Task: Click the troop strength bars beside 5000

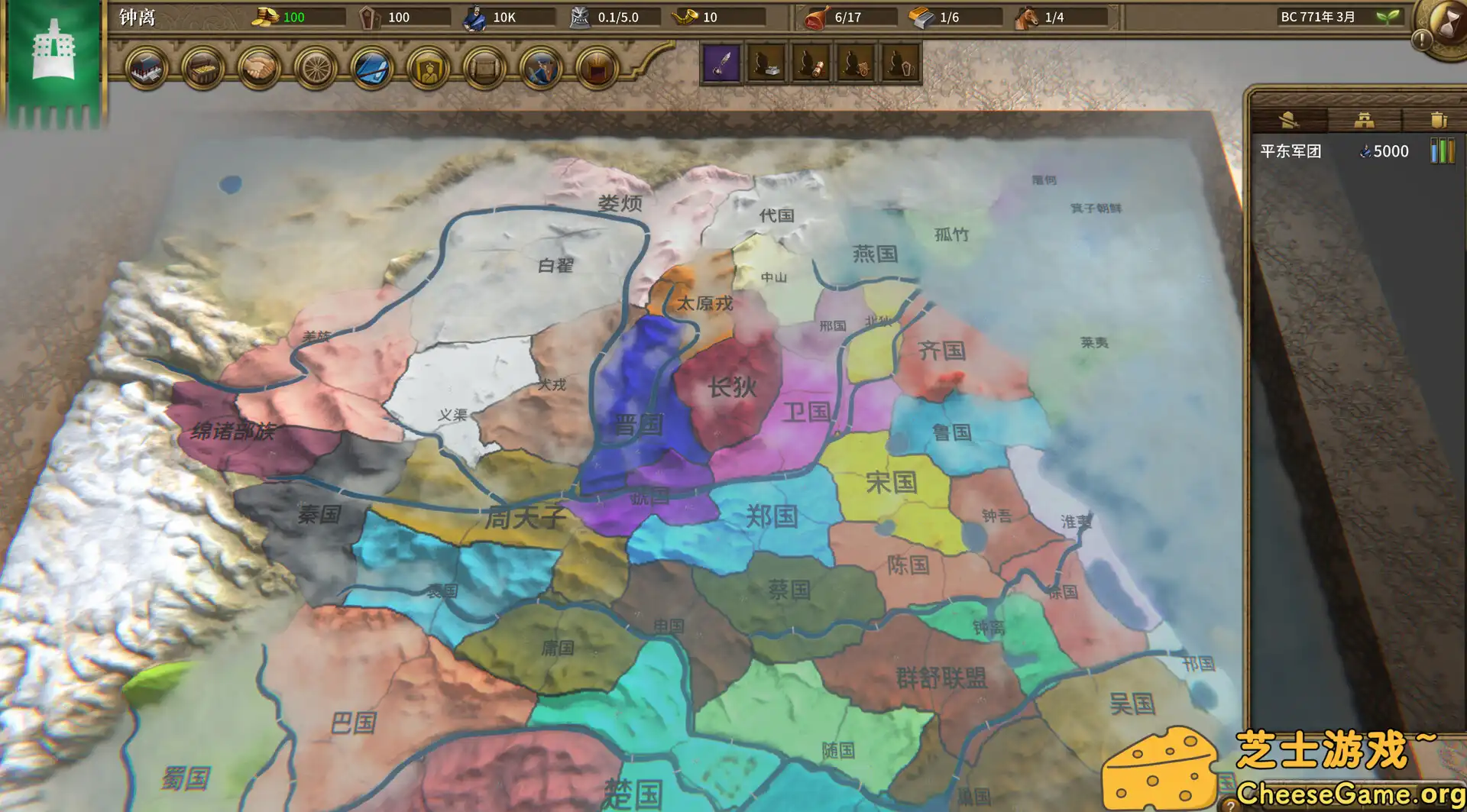Action: [x=1443, y=151]
